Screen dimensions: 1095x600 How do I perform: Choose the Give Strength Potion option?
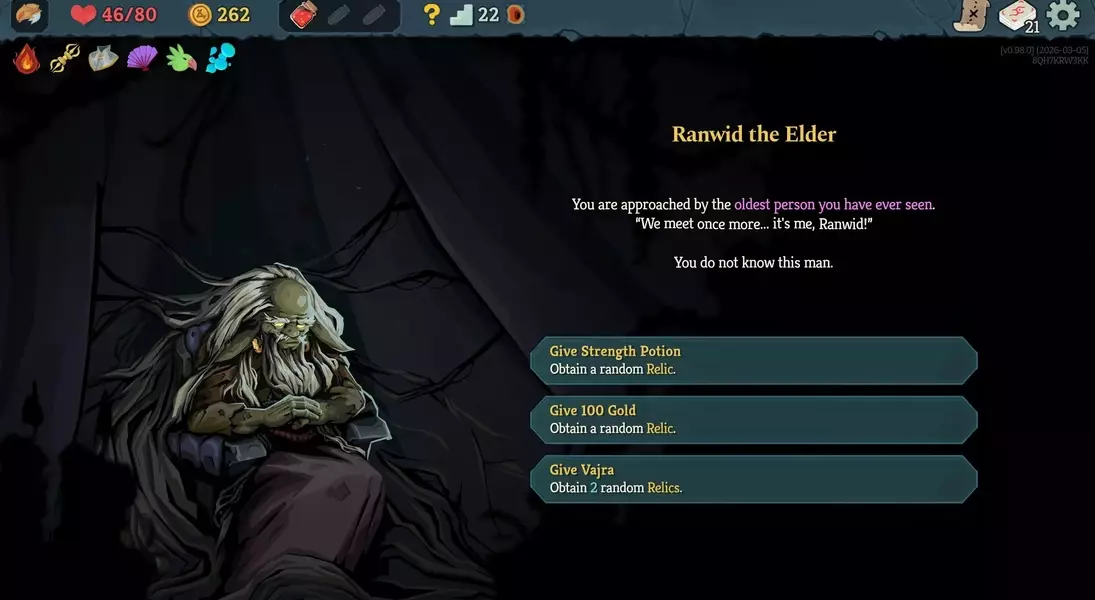pyautogui.click(x=753, y=360)
